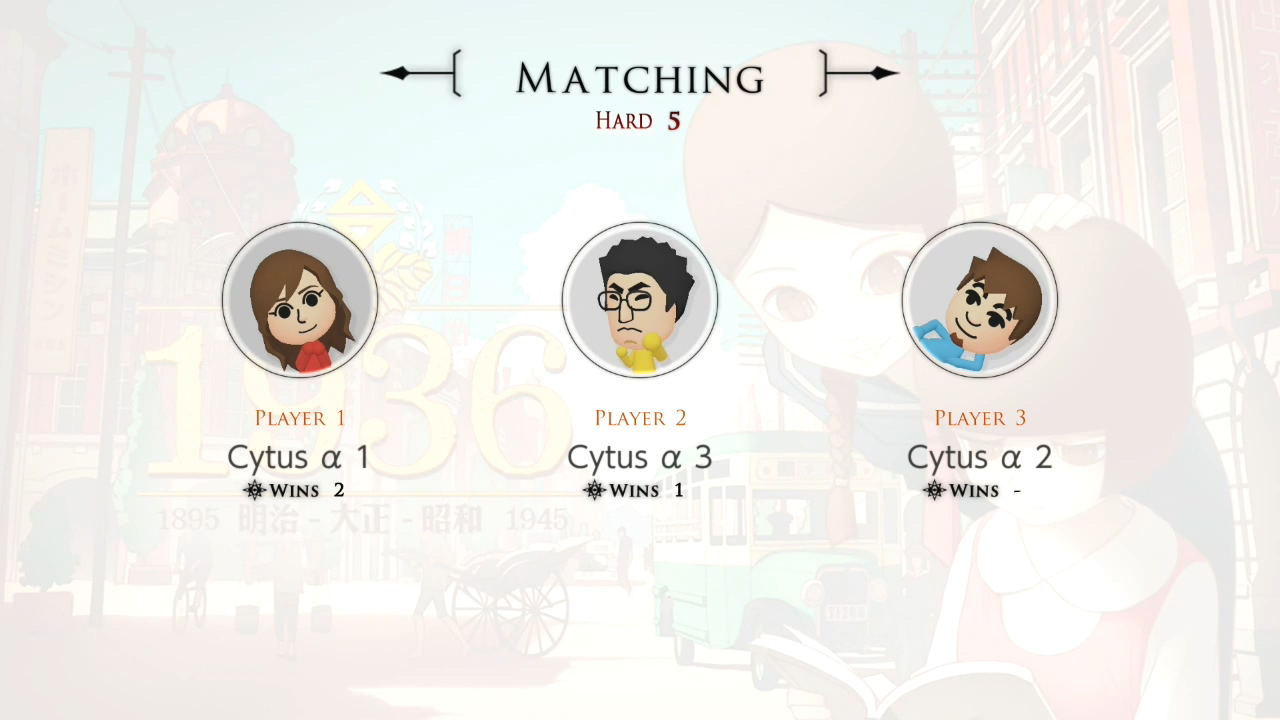Select the Cytus α 2 song entry
Screen dimensions: 1280x720
point(979,457)
